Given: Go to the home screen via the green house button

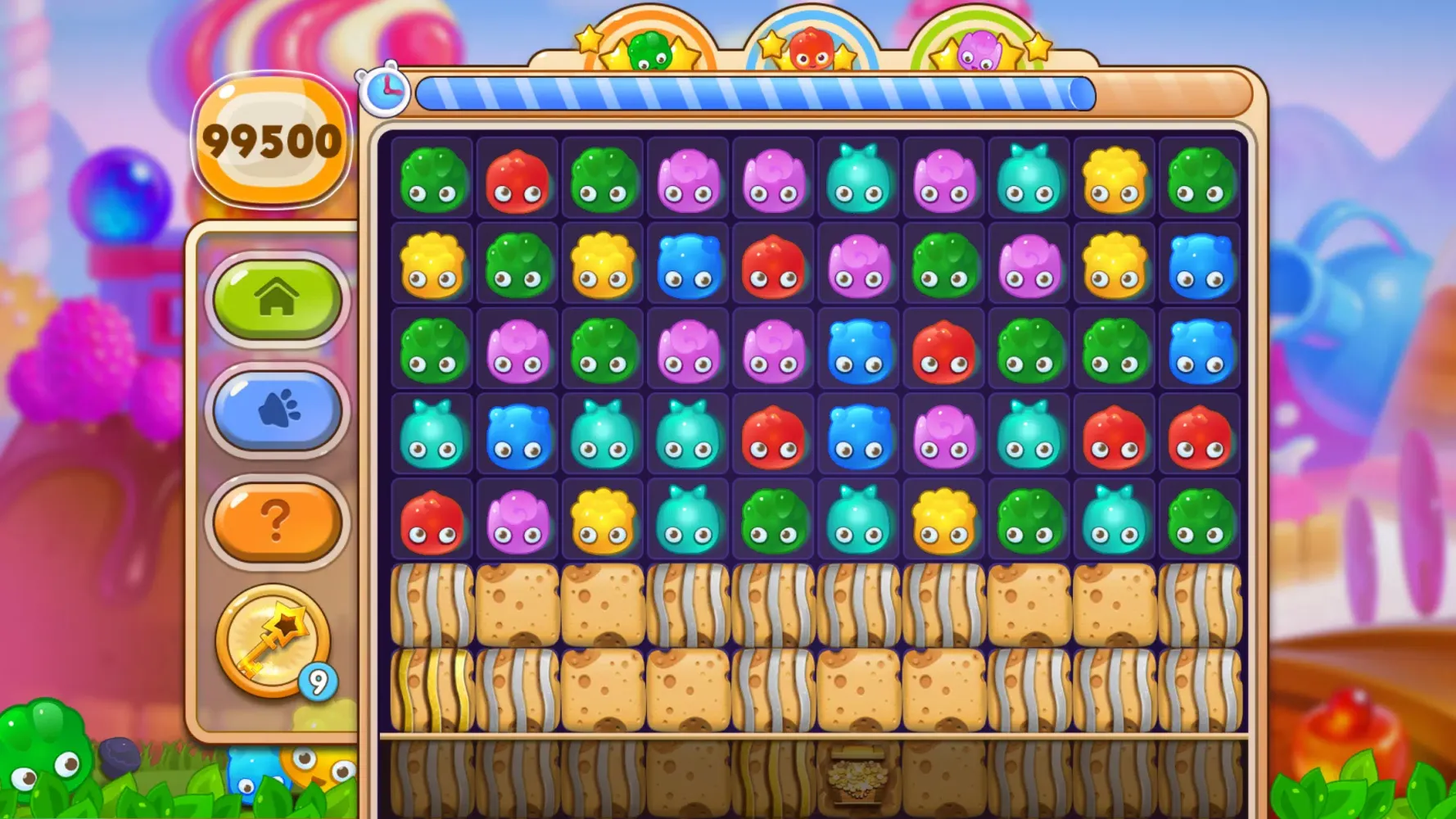Looking at the screenshot, I should [277, 298].
